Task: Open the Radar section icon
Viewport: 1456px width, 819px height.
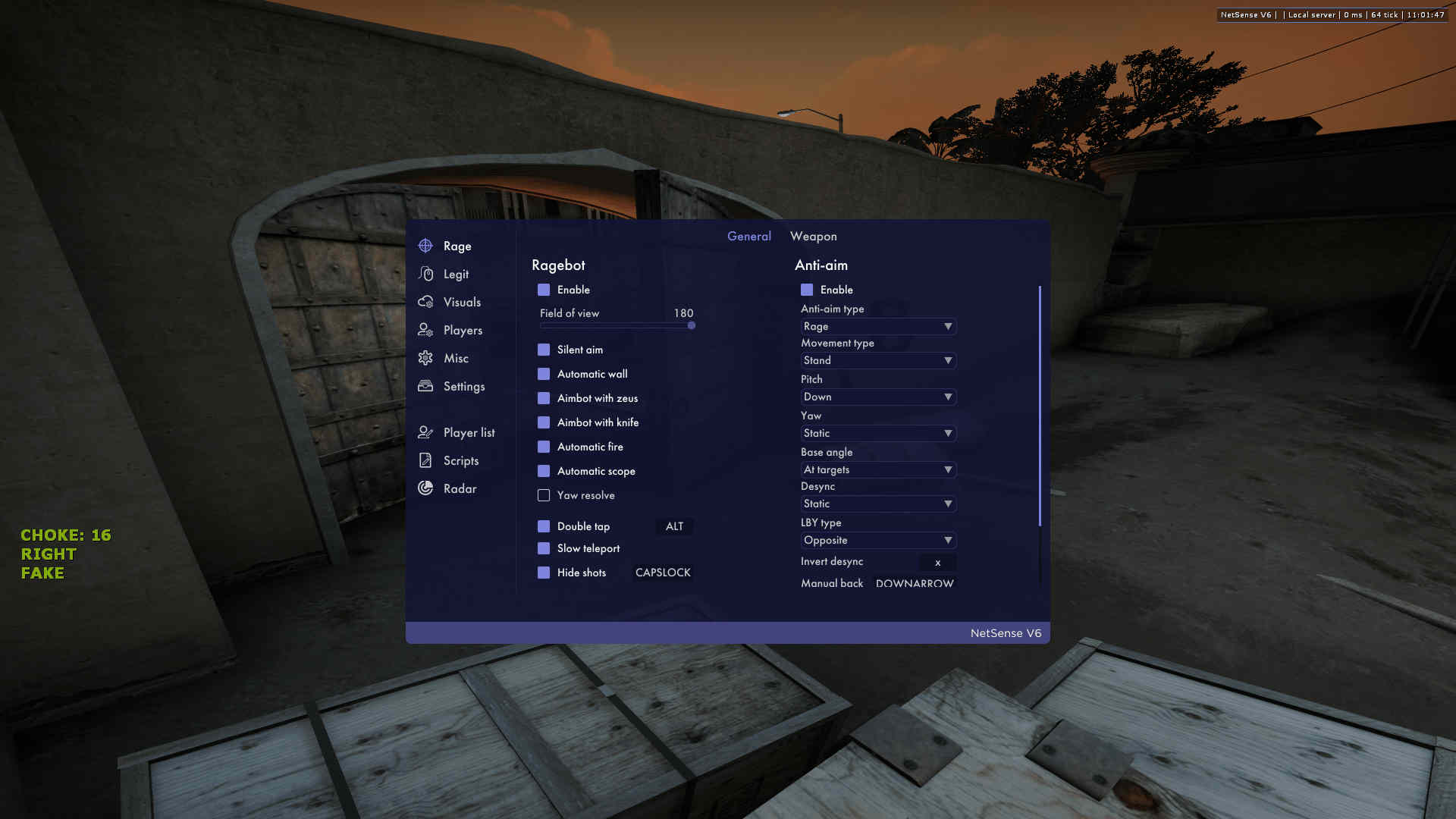Action: 427,488
